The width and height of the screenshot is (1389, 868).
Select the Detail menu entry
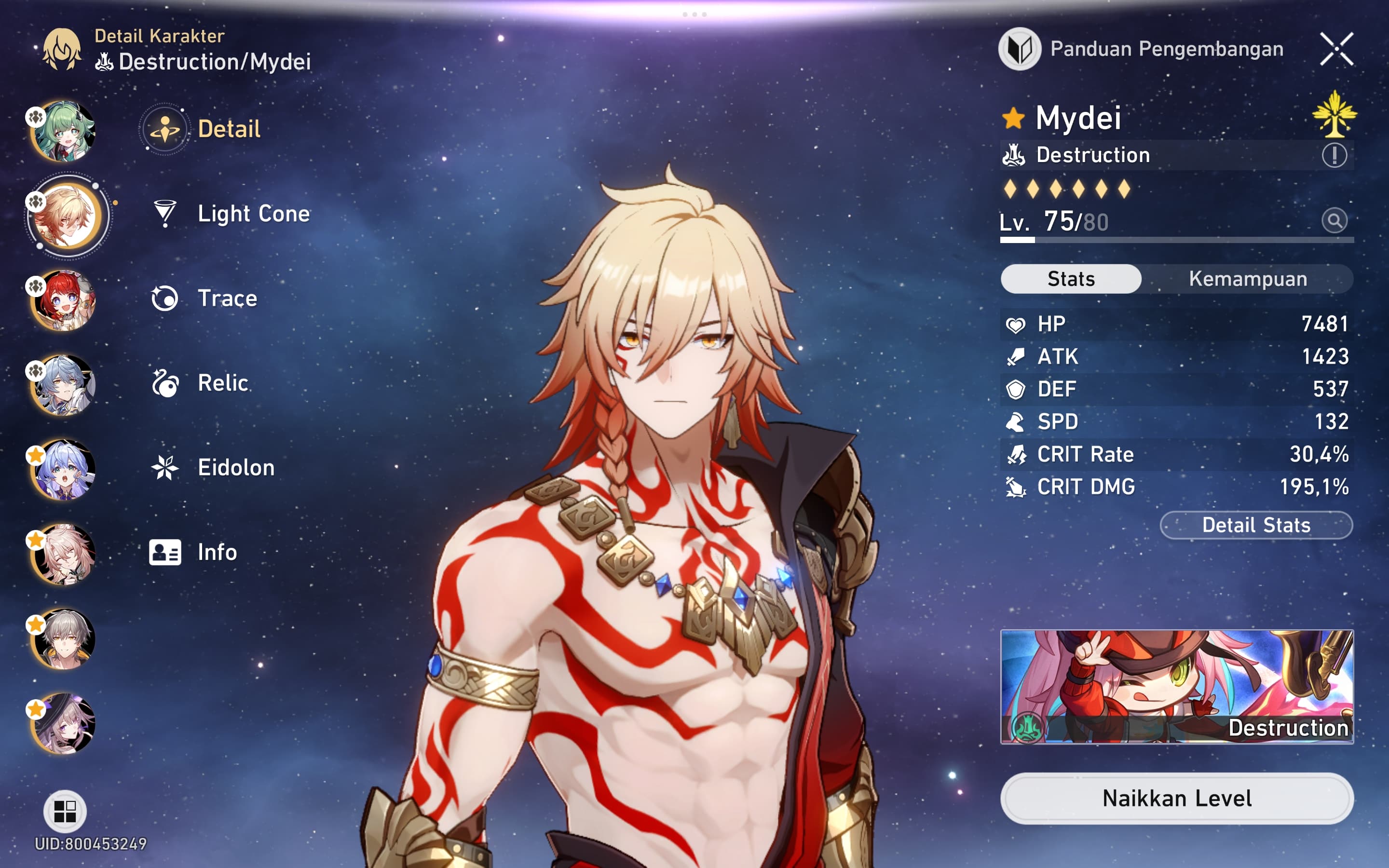point(228,129)
